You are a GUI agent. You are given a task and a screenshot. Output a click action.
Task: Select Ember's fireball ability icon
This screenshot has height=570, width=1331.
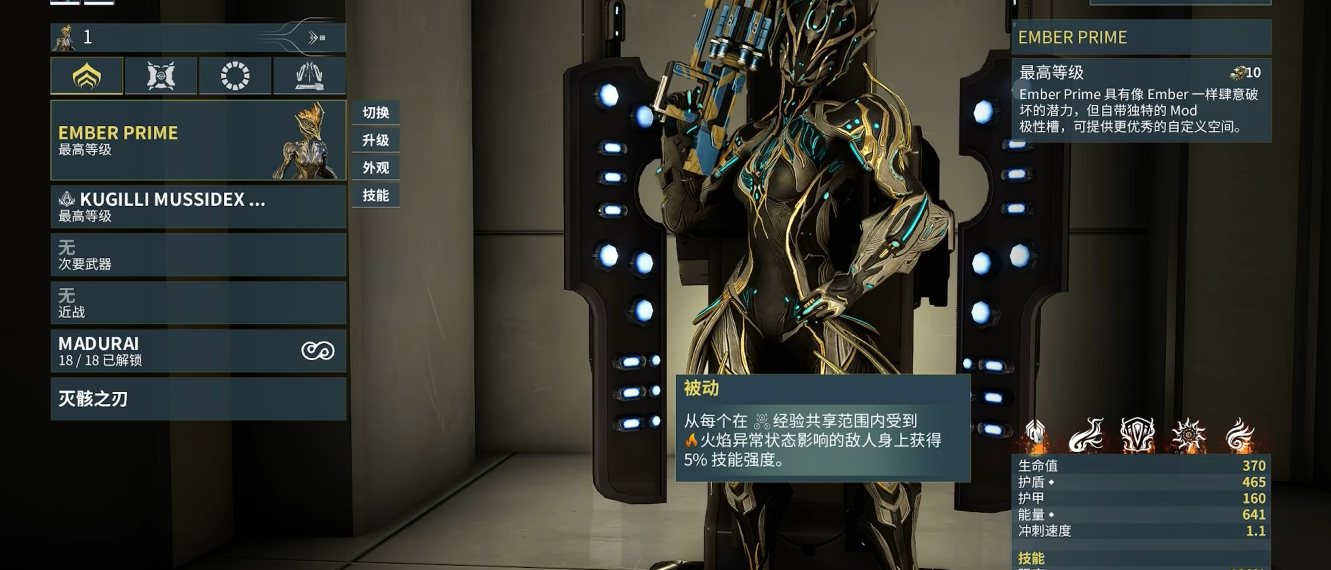(x=1086, y=436)
